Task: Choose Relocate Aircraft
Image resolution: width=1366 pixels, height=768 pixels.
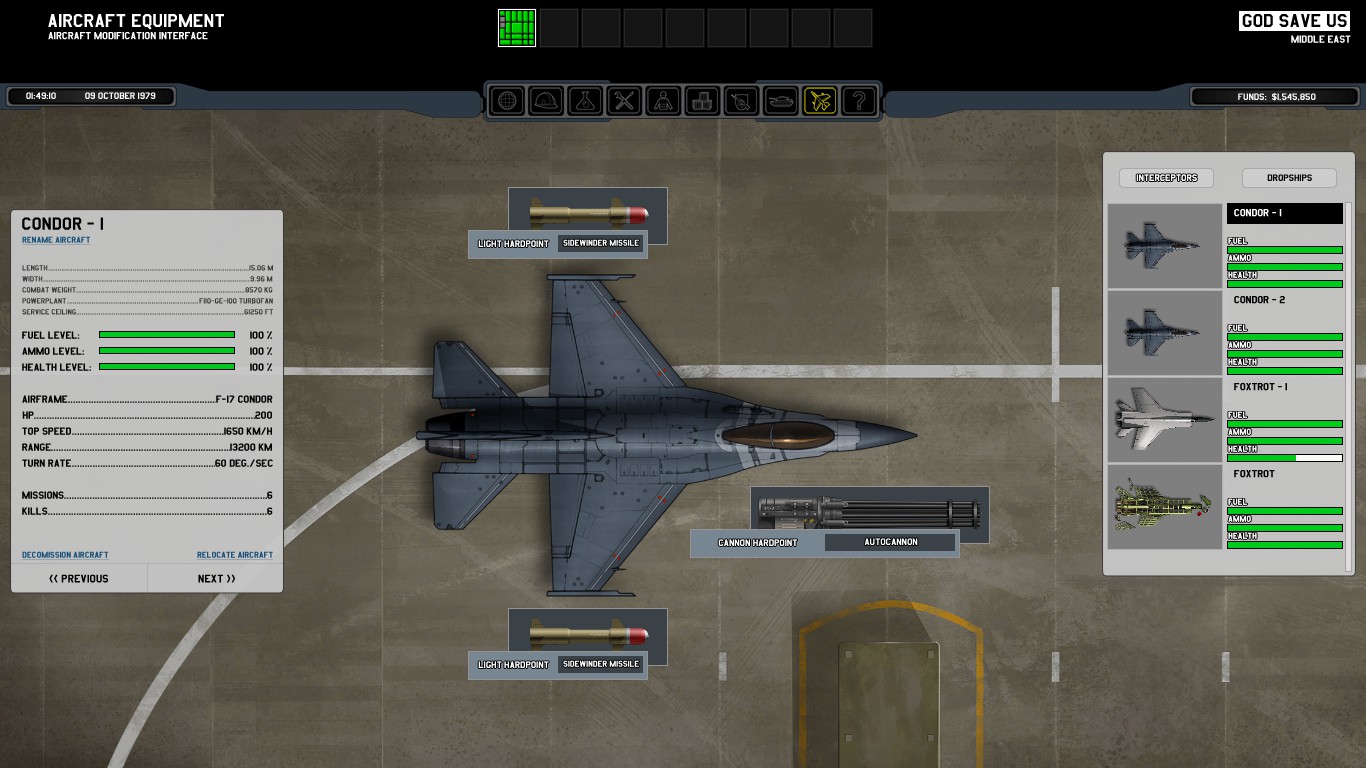Action: [234, 555]
